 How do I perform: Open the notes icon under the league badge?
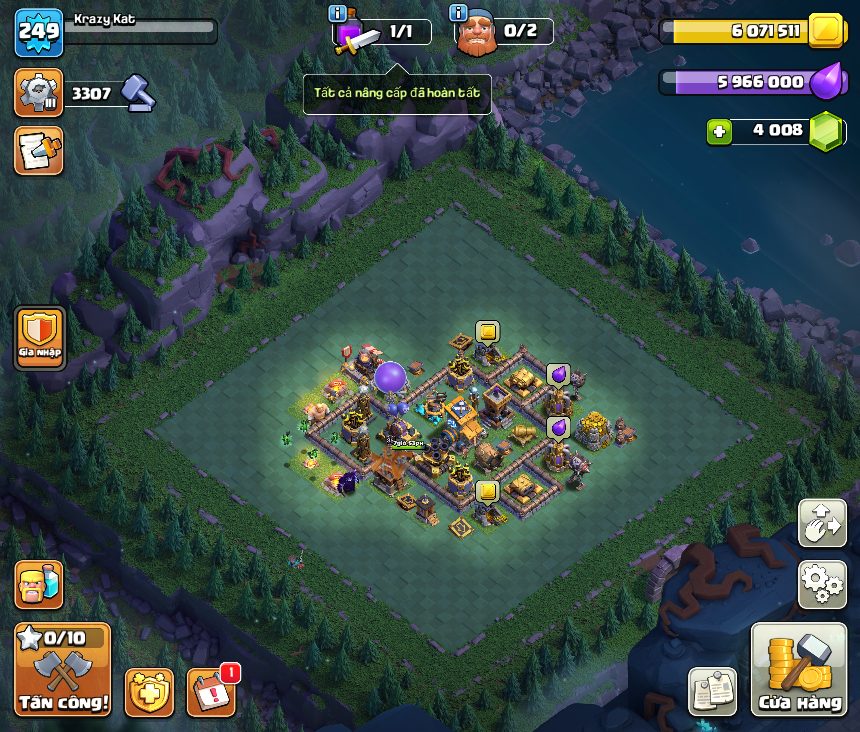(x=39, y=150)
